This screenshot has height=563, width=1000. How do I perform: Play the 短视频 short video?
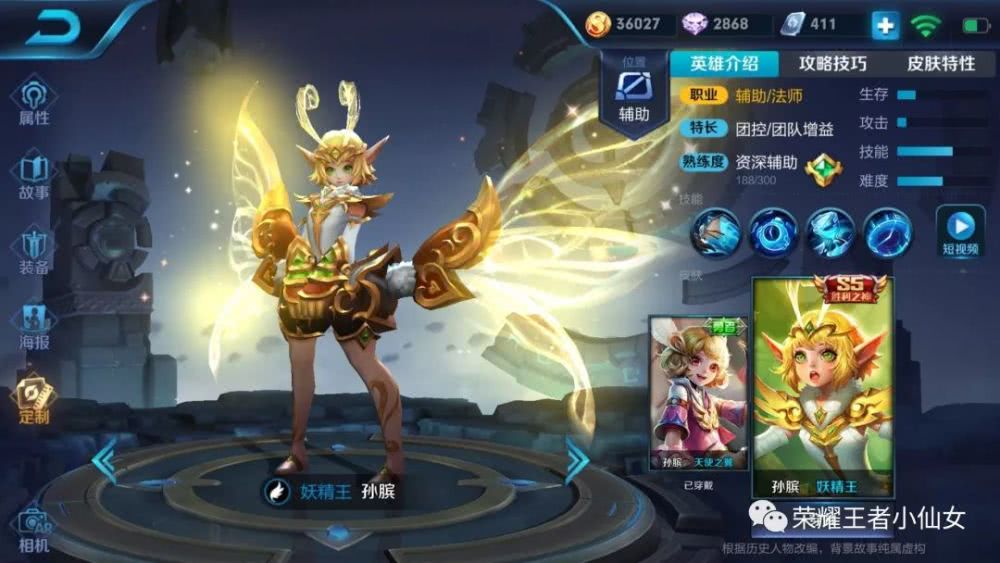[959, 231]
